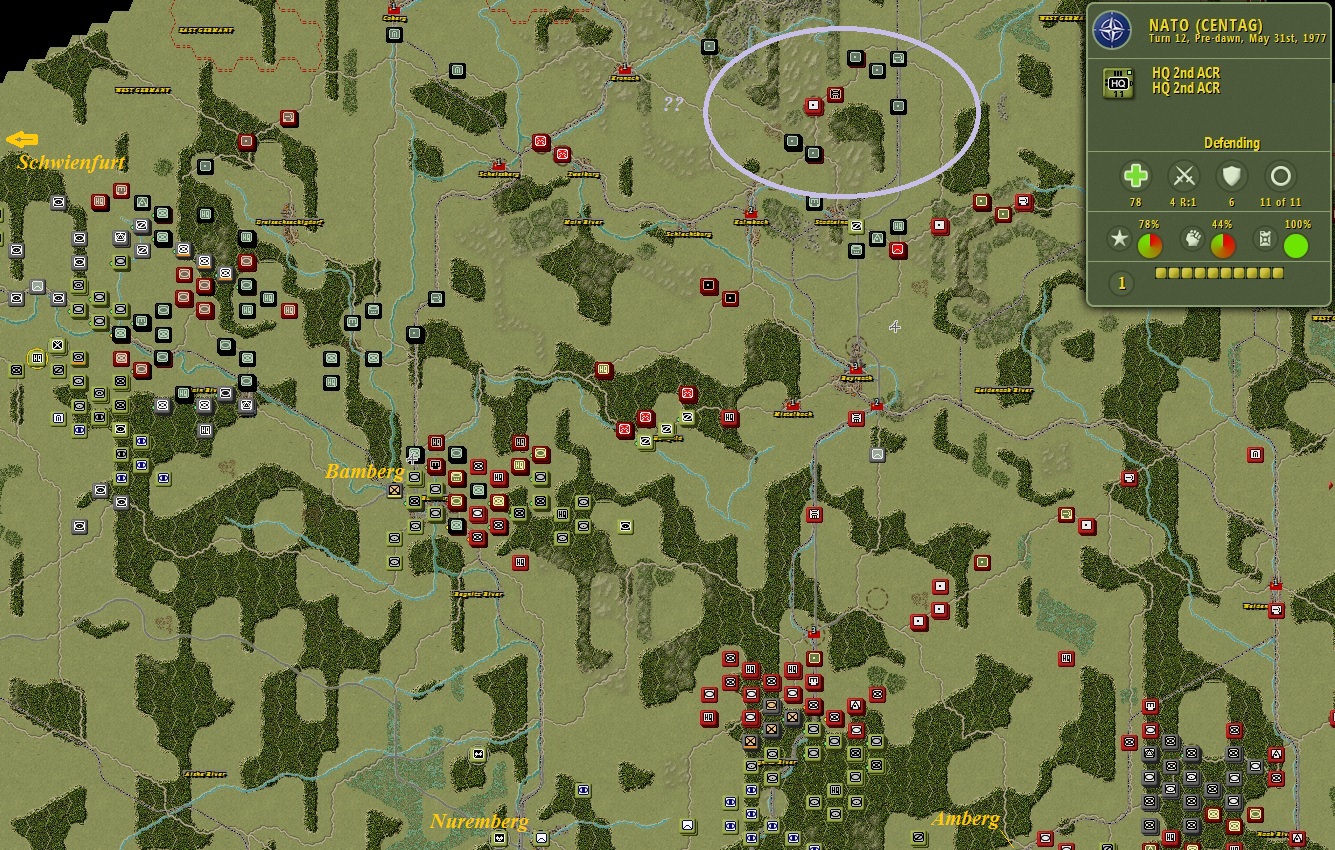Click the NATO emblem in the info panel
Viewport: 1335px width, 850px height.
point(1110,27)
